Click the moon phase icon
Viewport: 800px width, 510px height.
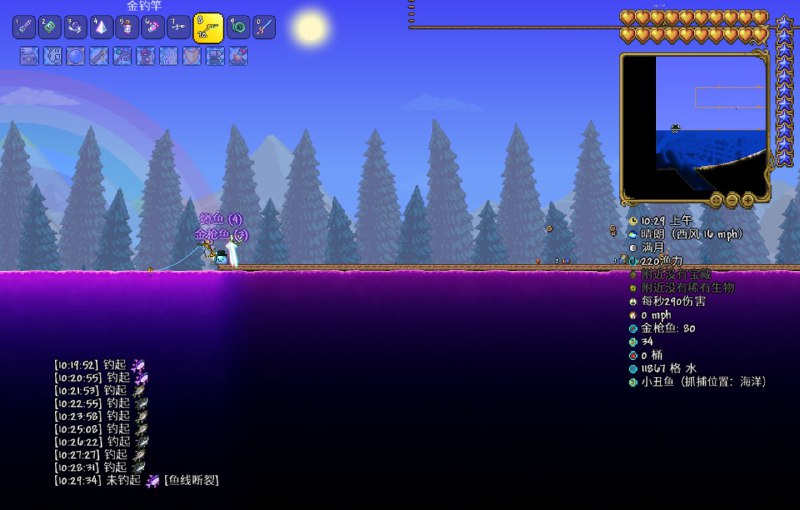coord(633,247)
